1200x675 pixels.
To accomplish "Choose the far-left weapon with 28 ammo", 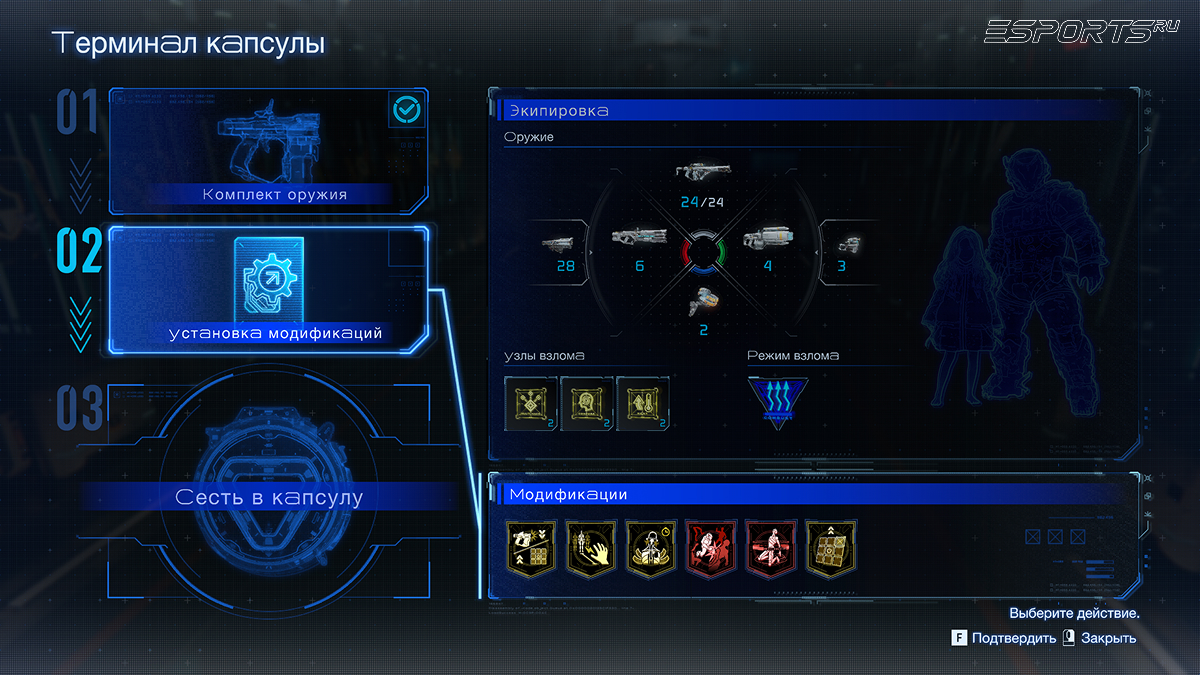I will [x=558, y=243].
